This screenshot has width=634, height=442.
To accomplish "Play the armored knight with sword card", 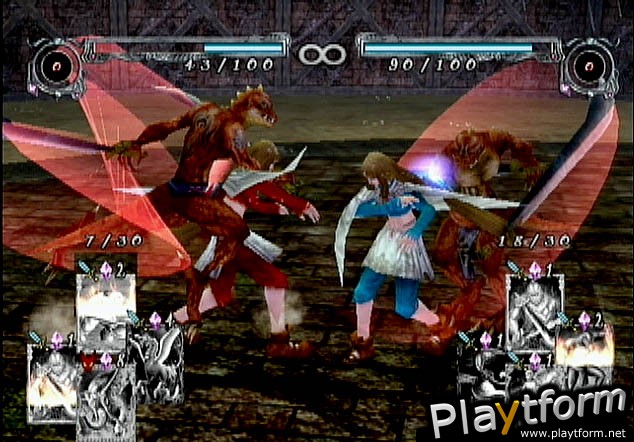I will [536, 315].
